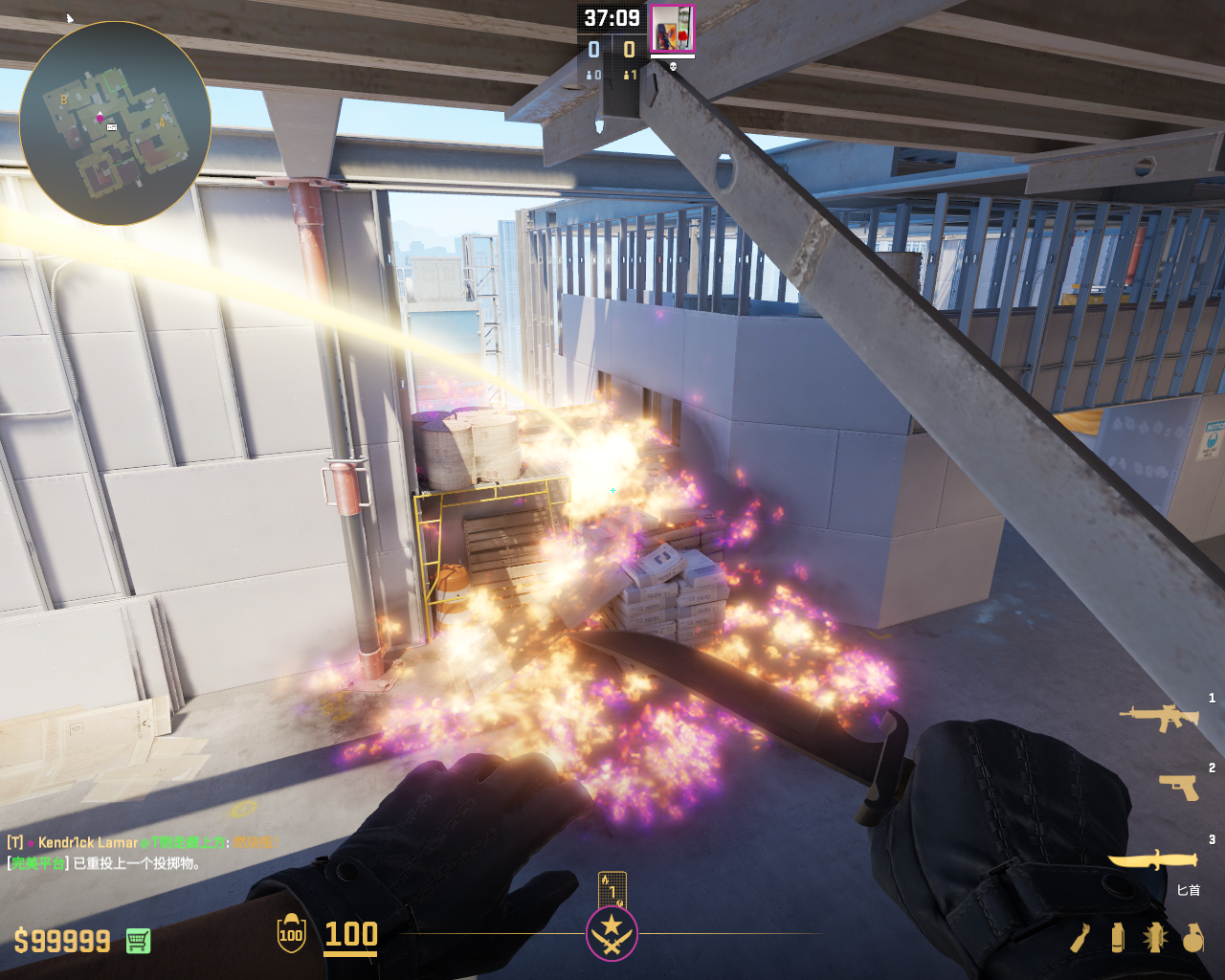
Task: Select the player avatar in the top scoreboard
Action: 672,30
